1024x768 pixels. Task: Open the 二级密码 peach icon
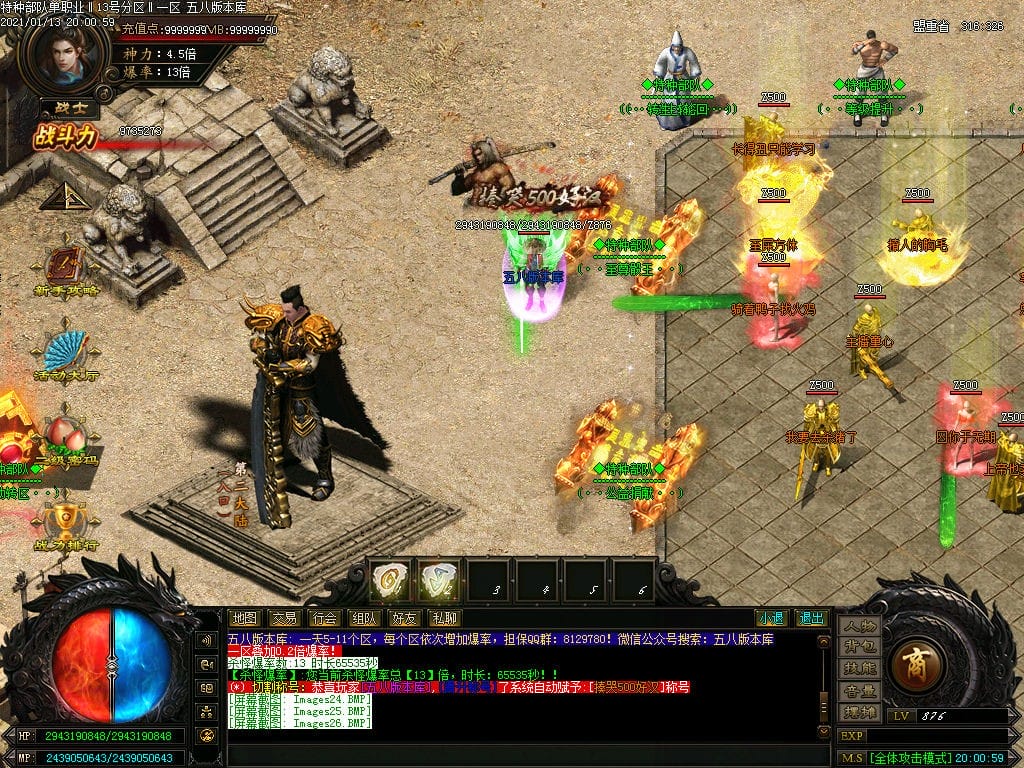tap(66, 438)
